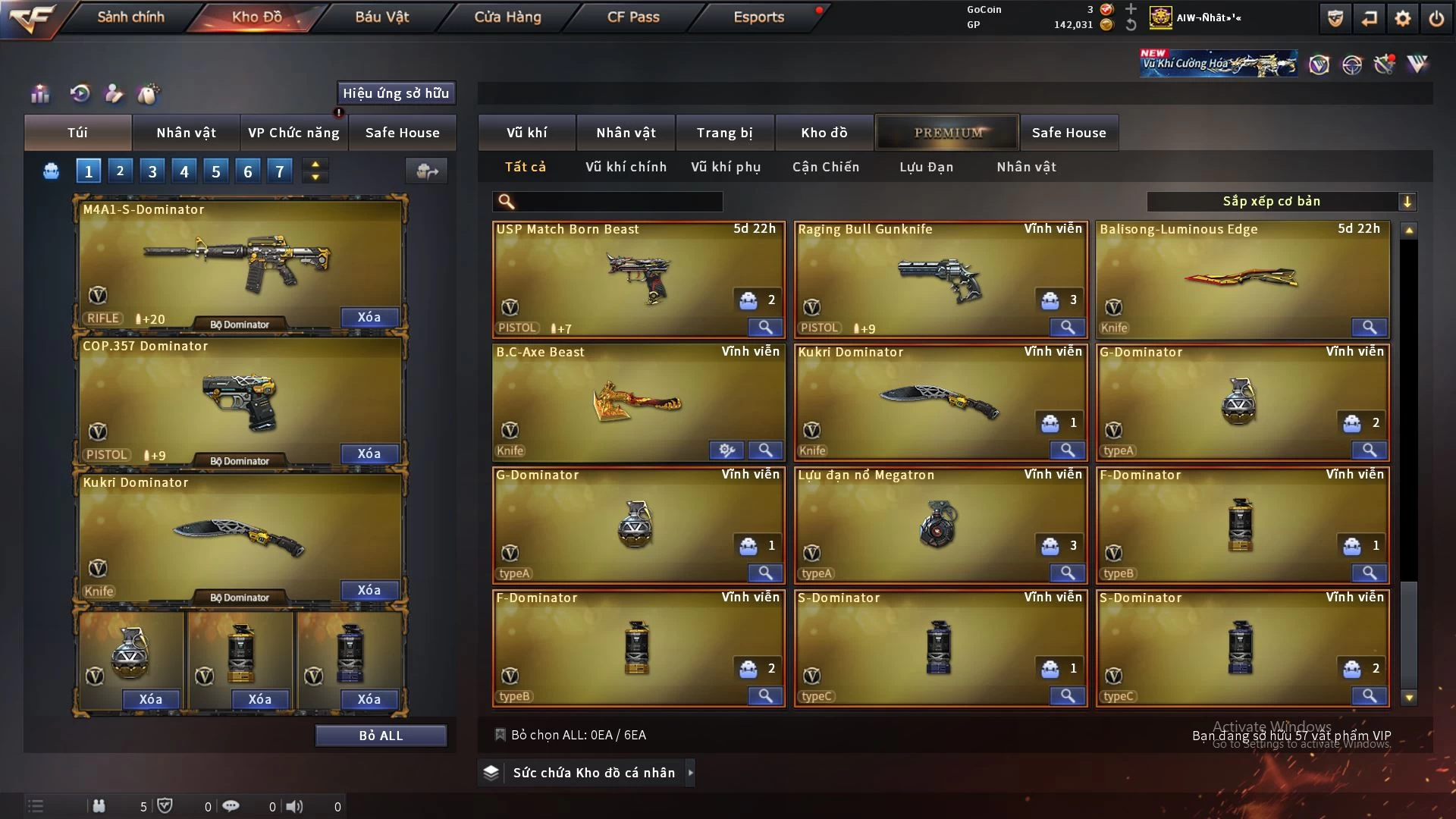Remove M4A1-S-Dominator with its Xóa button

click(369, 317)
